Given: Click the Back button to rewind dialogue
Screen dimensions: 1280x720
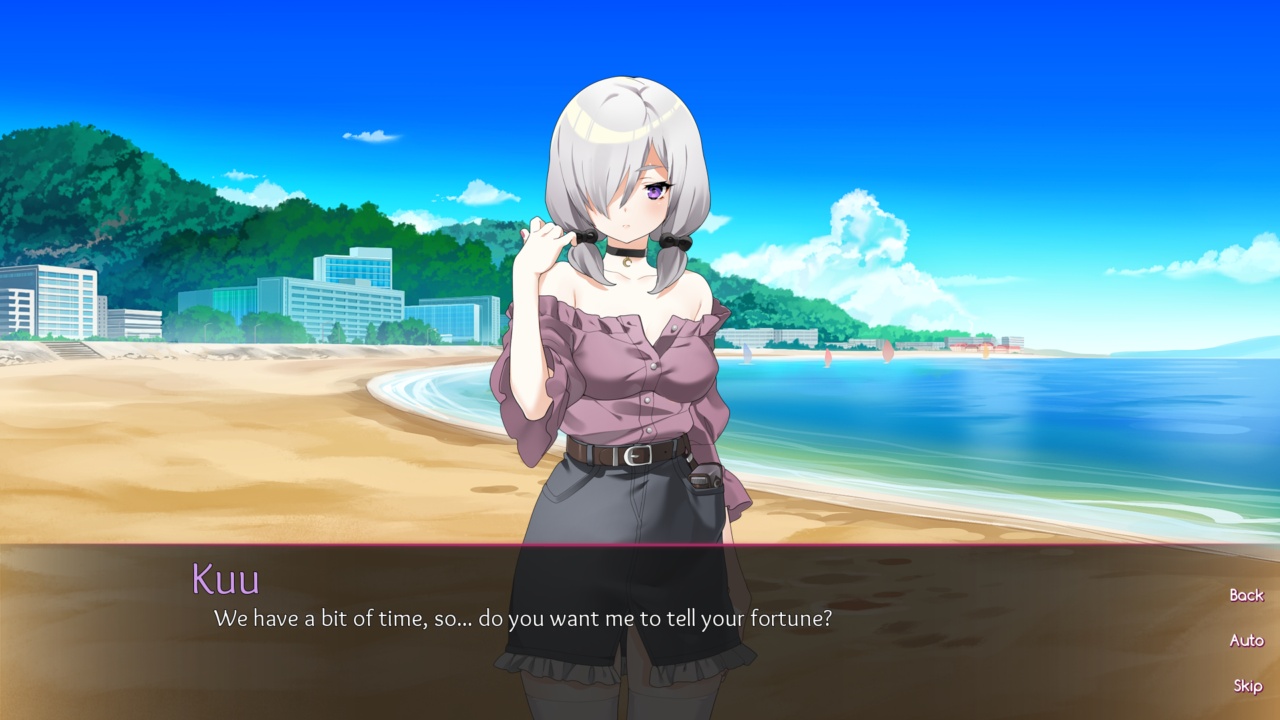Looking at the screenshot, I should [x=1246, y=595].
